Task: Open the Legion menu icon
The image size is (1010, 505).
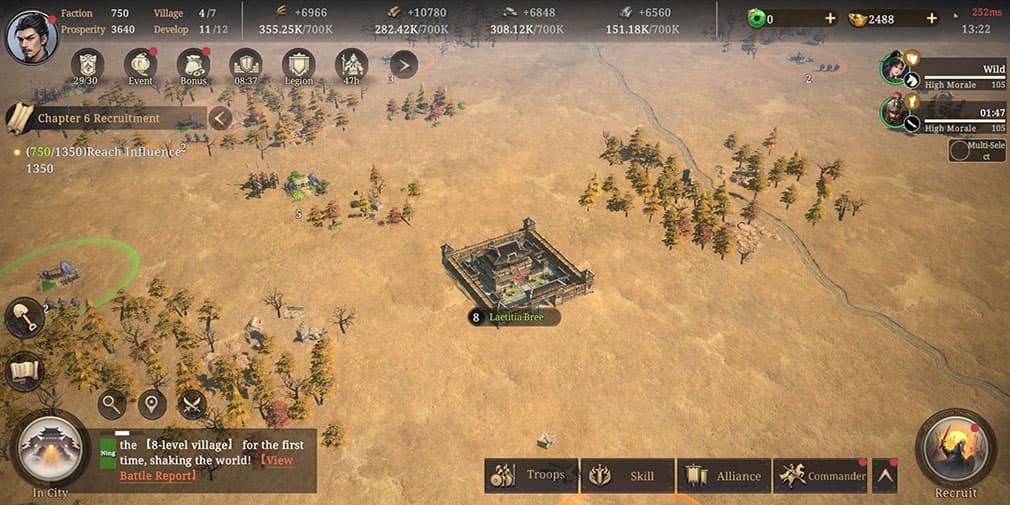Action: click(x=298, y=65)
